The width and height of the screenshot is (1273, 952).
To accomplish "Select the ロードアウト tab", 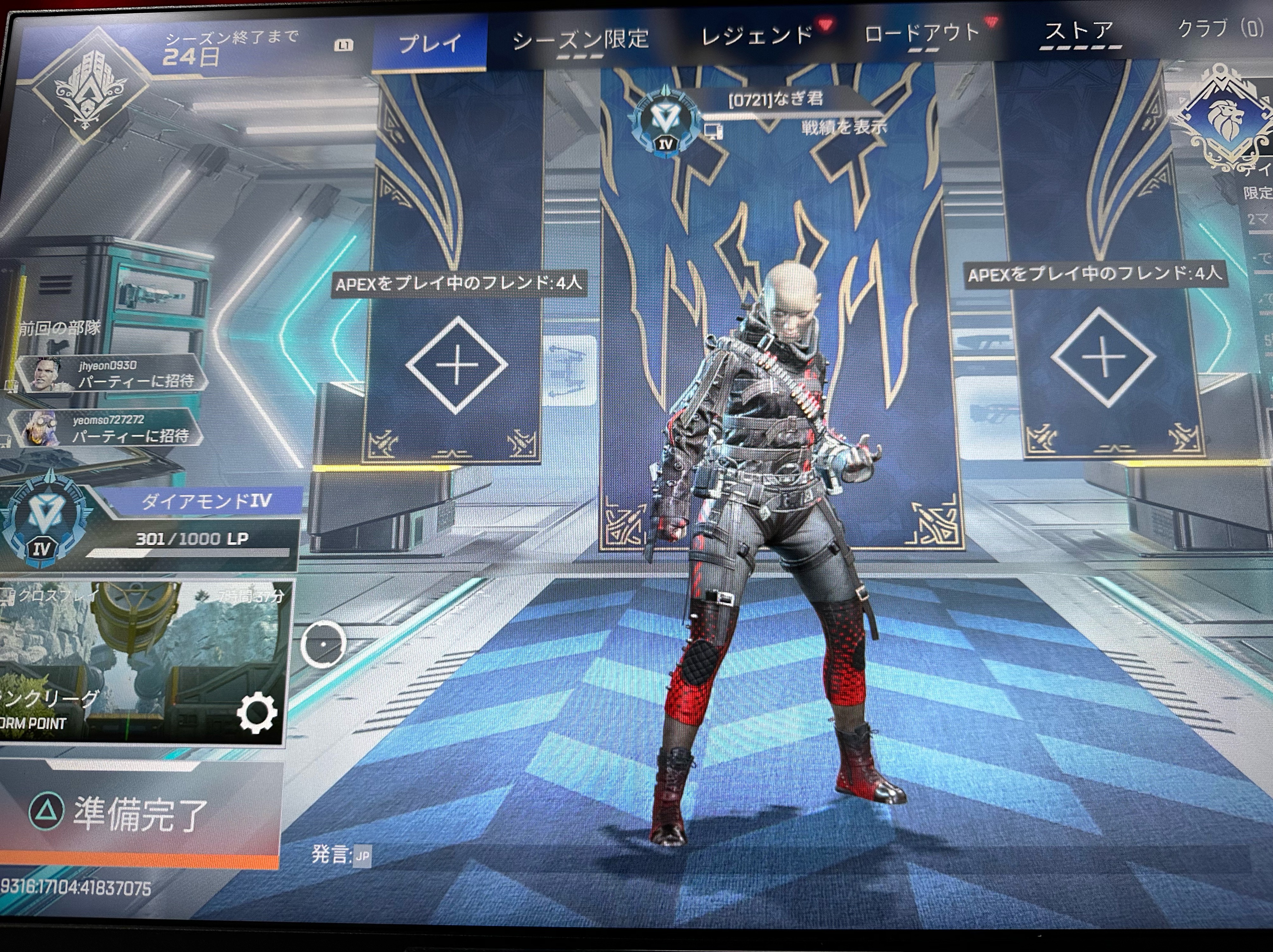I will tap(922, 33).
